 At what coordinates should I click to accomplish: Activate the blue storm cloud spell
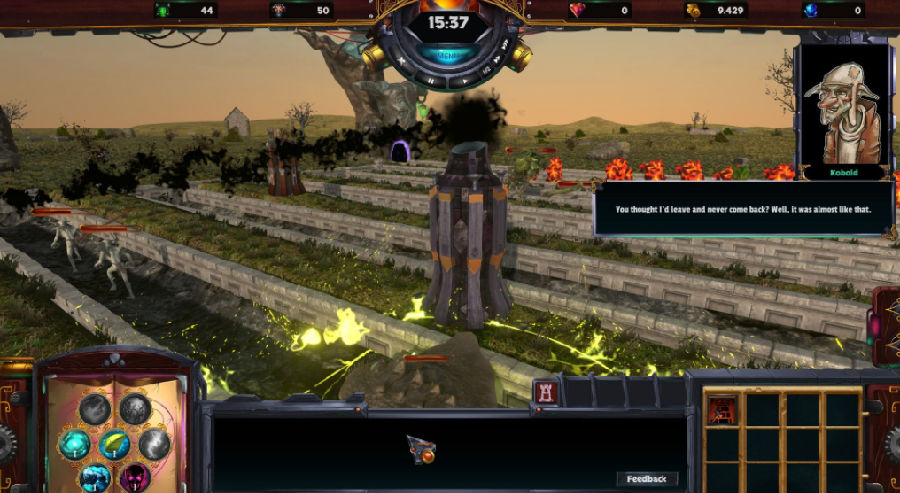95,477
